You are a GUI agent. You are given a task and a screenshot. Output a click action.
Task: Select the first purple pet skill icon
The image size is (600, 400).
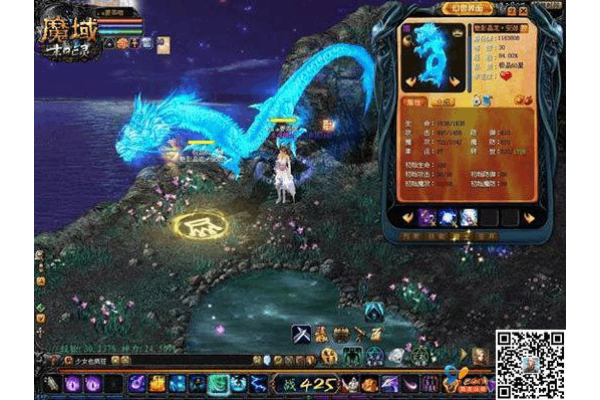pos(427,217)
